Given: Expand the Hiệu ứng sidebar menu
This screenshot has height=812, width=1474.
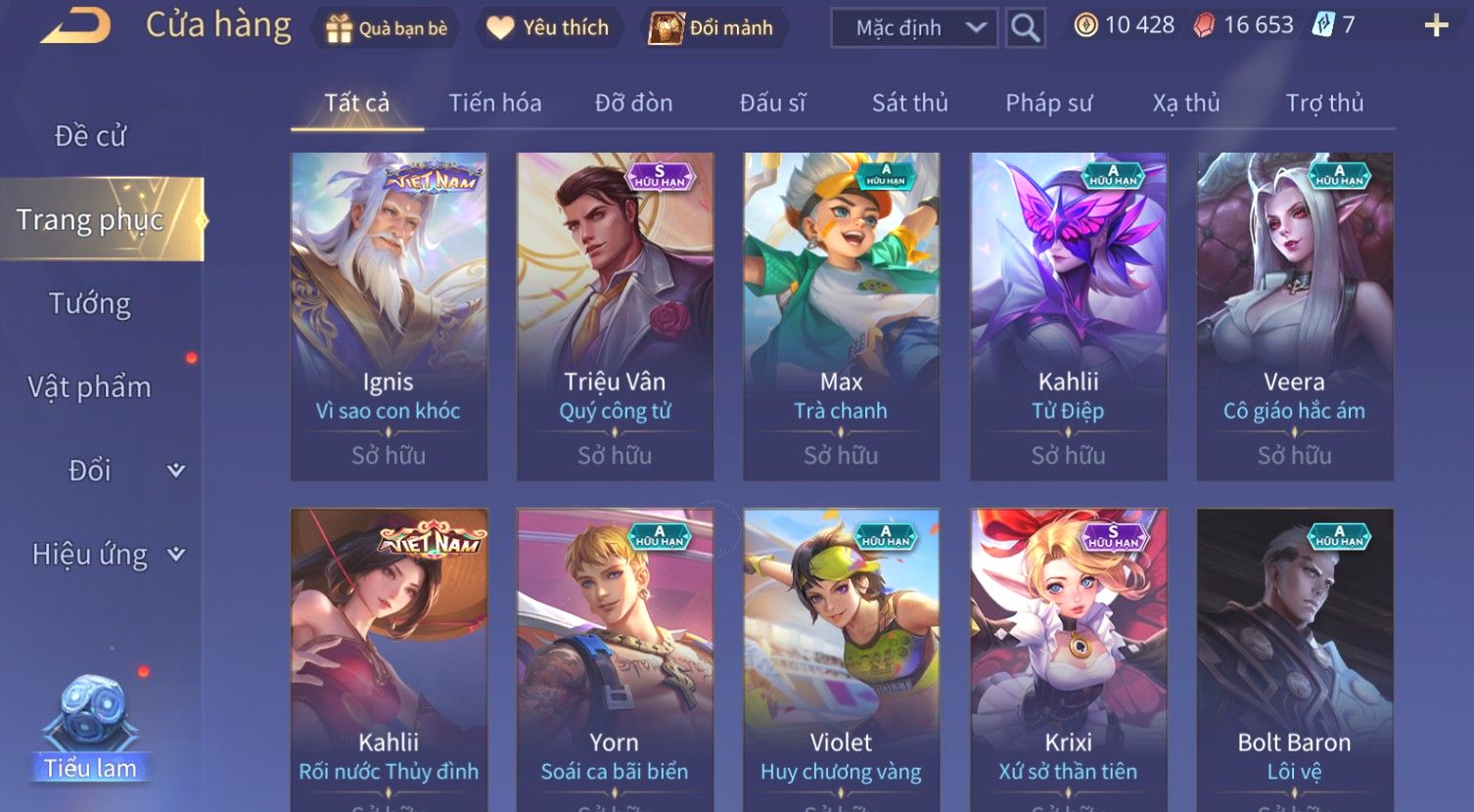Looking at the screenshot, I should [106, 555].
